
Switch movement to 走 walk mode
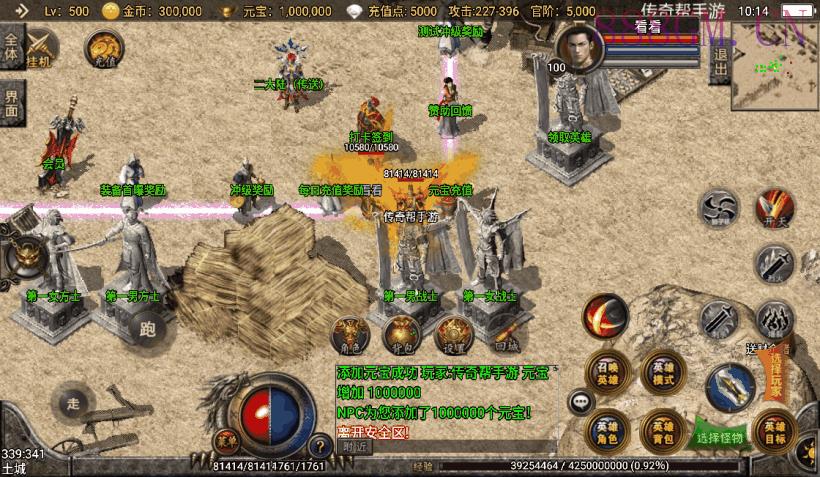point(72,404)
